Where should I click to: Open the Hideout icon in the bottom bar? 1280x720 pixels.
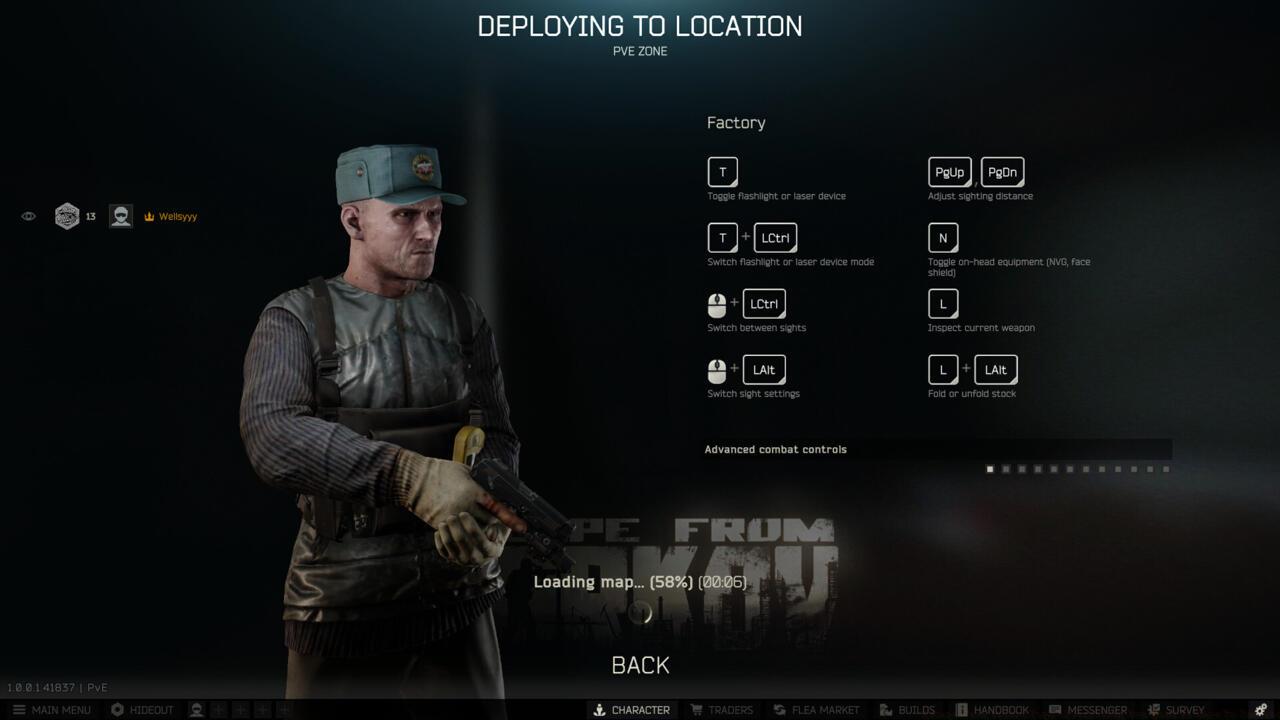[x=115, y=709]
